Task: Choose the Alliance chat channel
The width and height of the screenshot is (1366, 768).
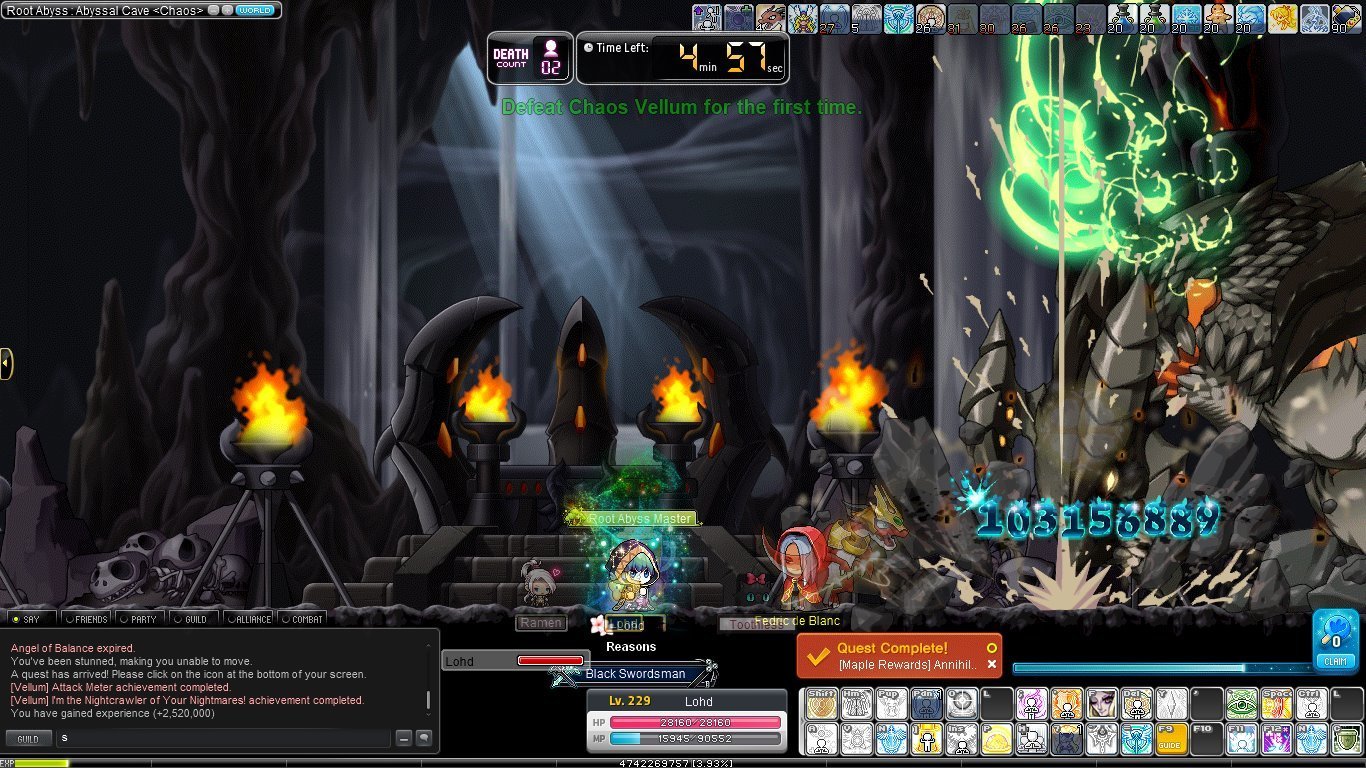Action: coord(248,619)
